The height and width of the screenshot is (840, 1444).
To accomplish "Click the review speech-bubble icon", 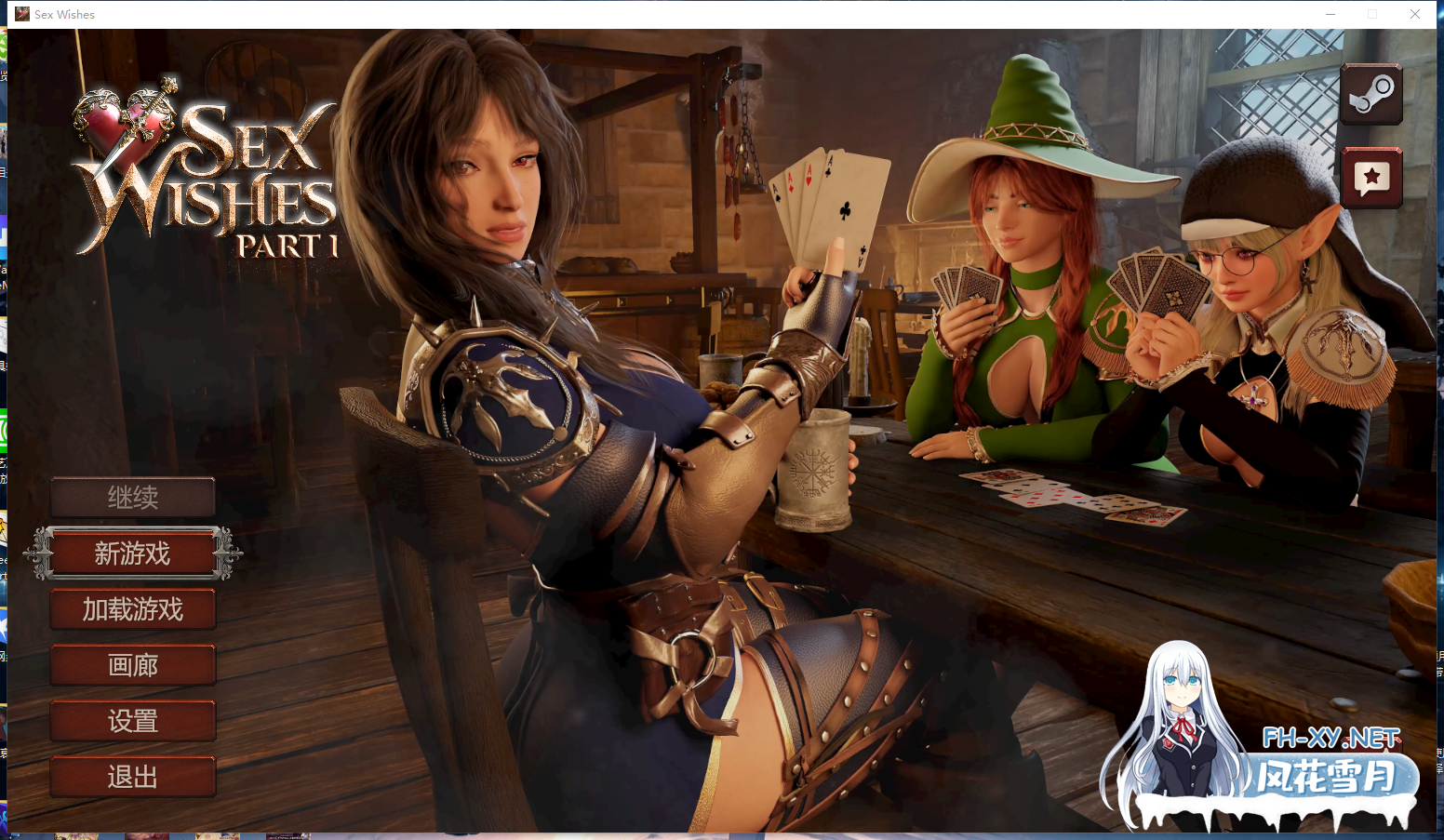I will point(1371,177).
